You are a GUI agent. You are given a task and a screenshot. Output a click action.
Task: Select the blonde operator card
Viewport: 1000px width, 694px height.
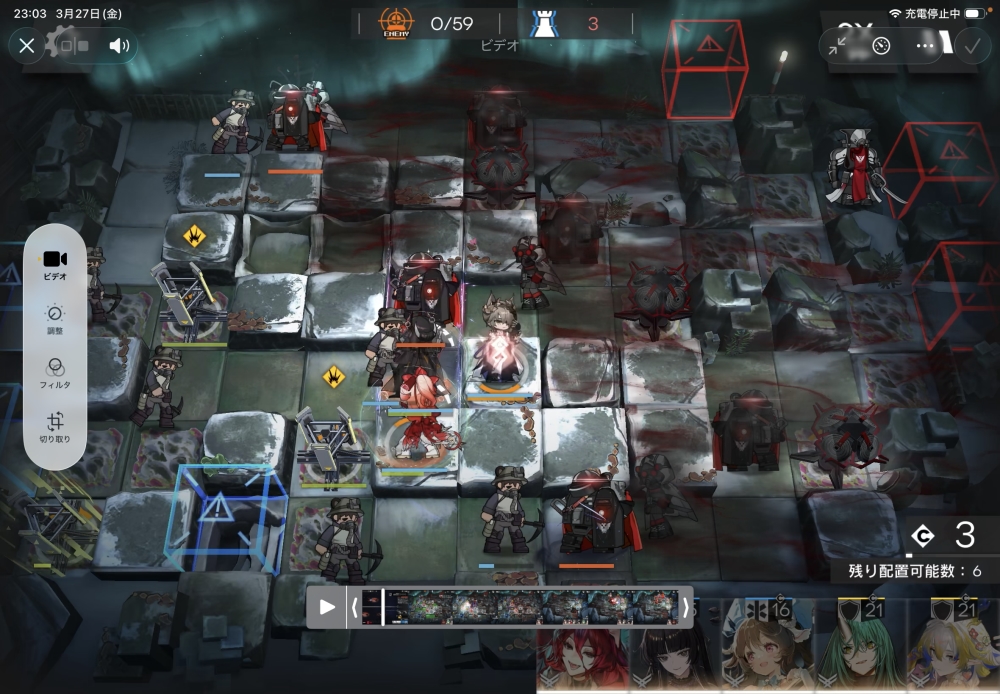click(953, 648)
